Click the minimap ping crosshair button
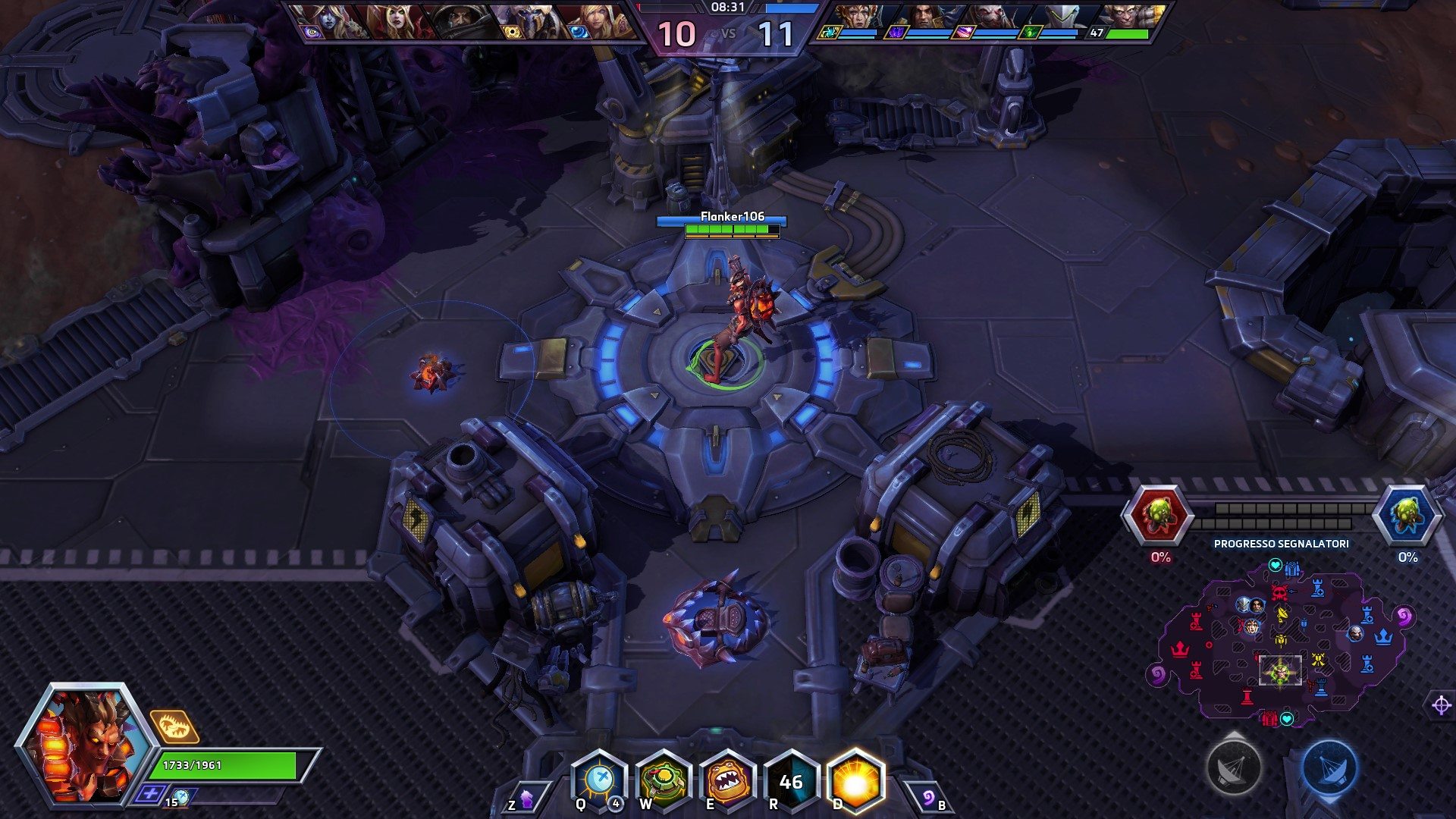The height and width of the screenshot is (819, 1456). coord(1441,705)
